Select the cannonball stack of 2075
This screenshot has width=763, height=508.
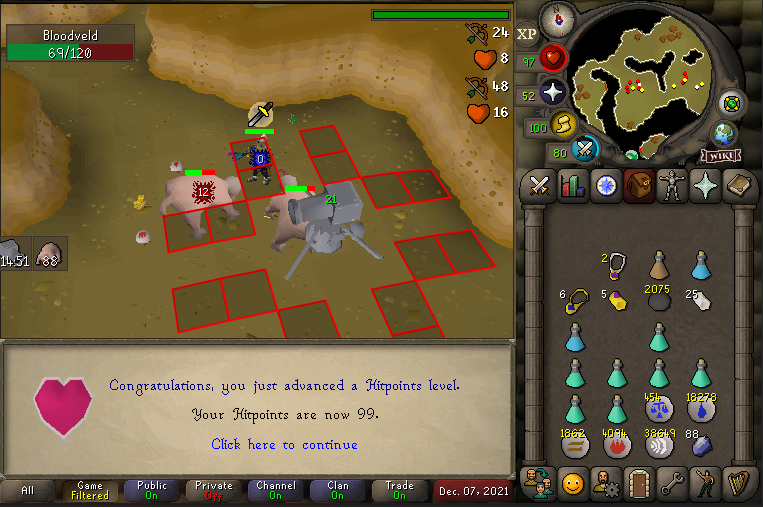[x=658, y=301]
